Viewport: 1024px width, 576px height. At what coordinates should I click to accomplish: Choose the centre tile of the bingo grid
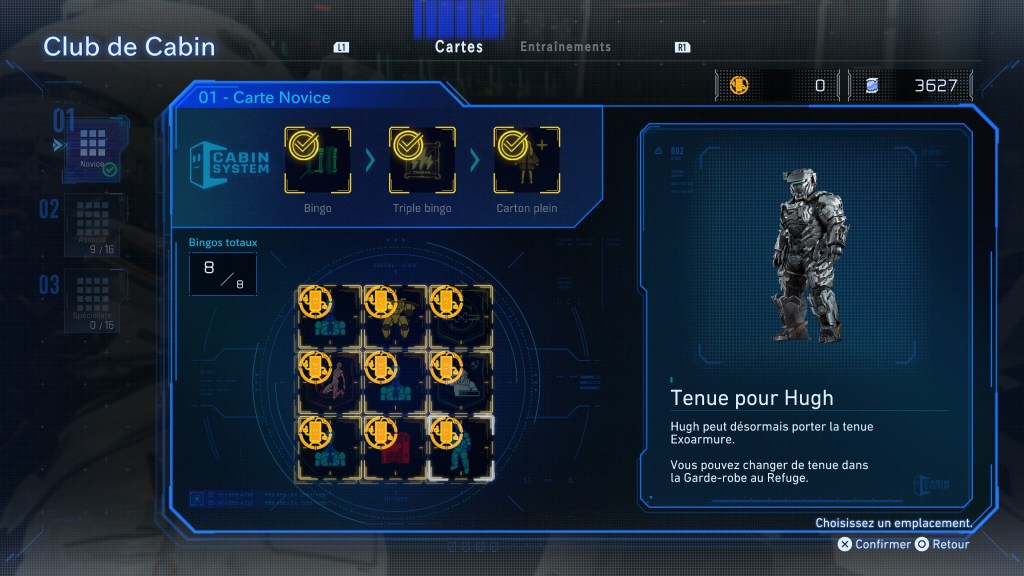[x=394, y=381]
